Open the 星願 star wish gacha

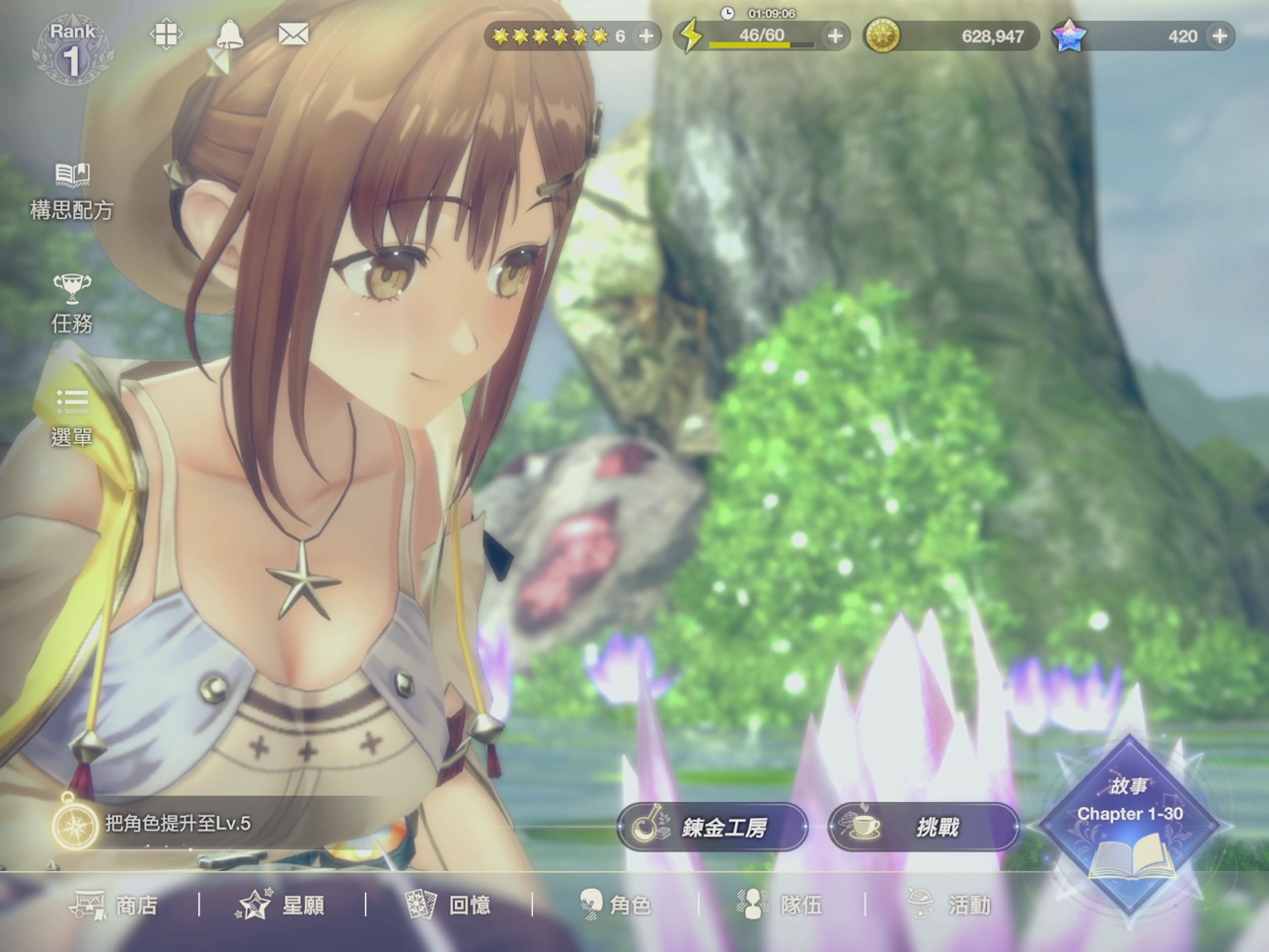click(280, 905)
